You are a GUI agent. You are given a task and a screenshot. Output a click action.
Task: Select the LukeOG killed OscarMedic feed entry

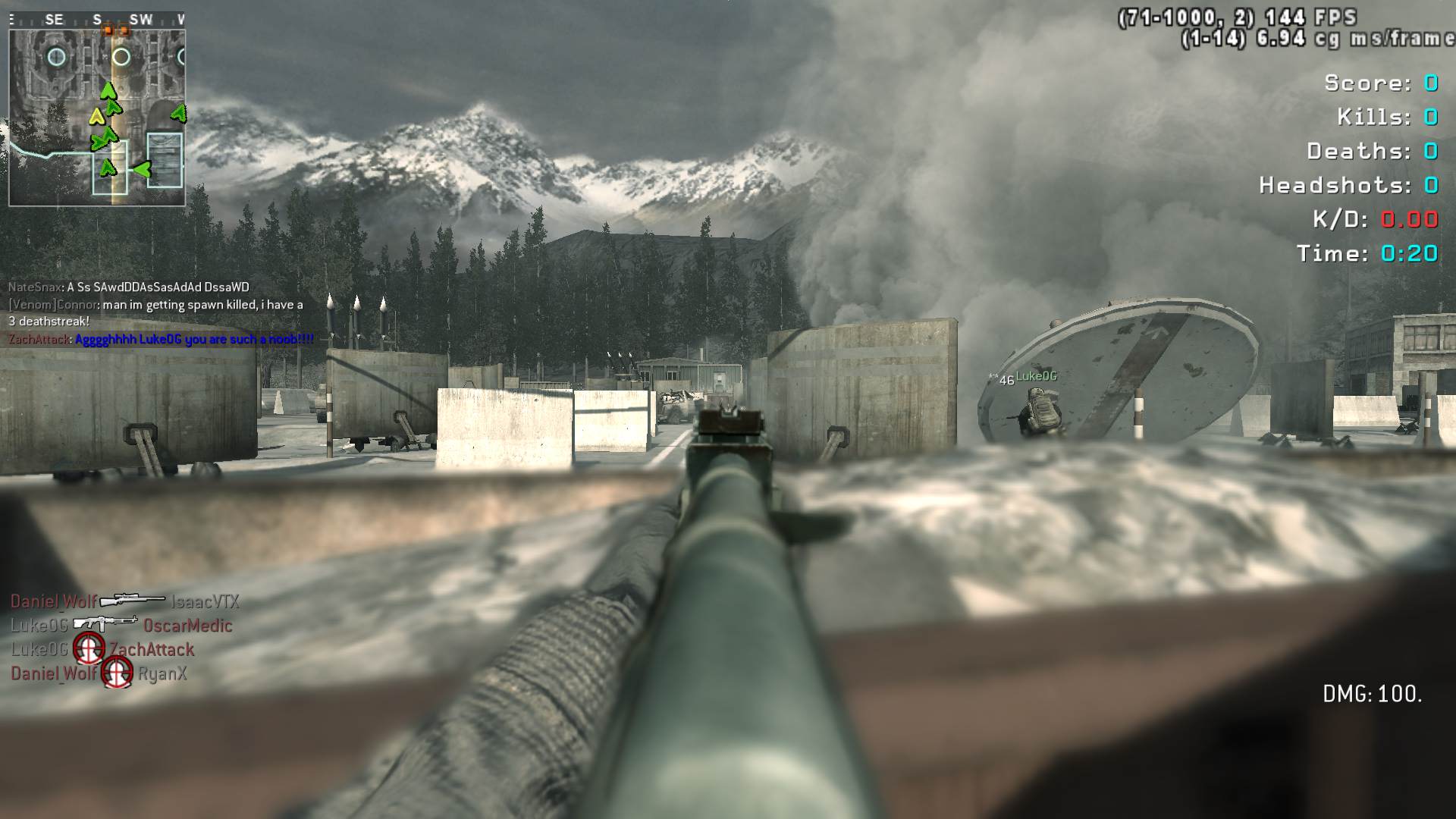[121, 626]
